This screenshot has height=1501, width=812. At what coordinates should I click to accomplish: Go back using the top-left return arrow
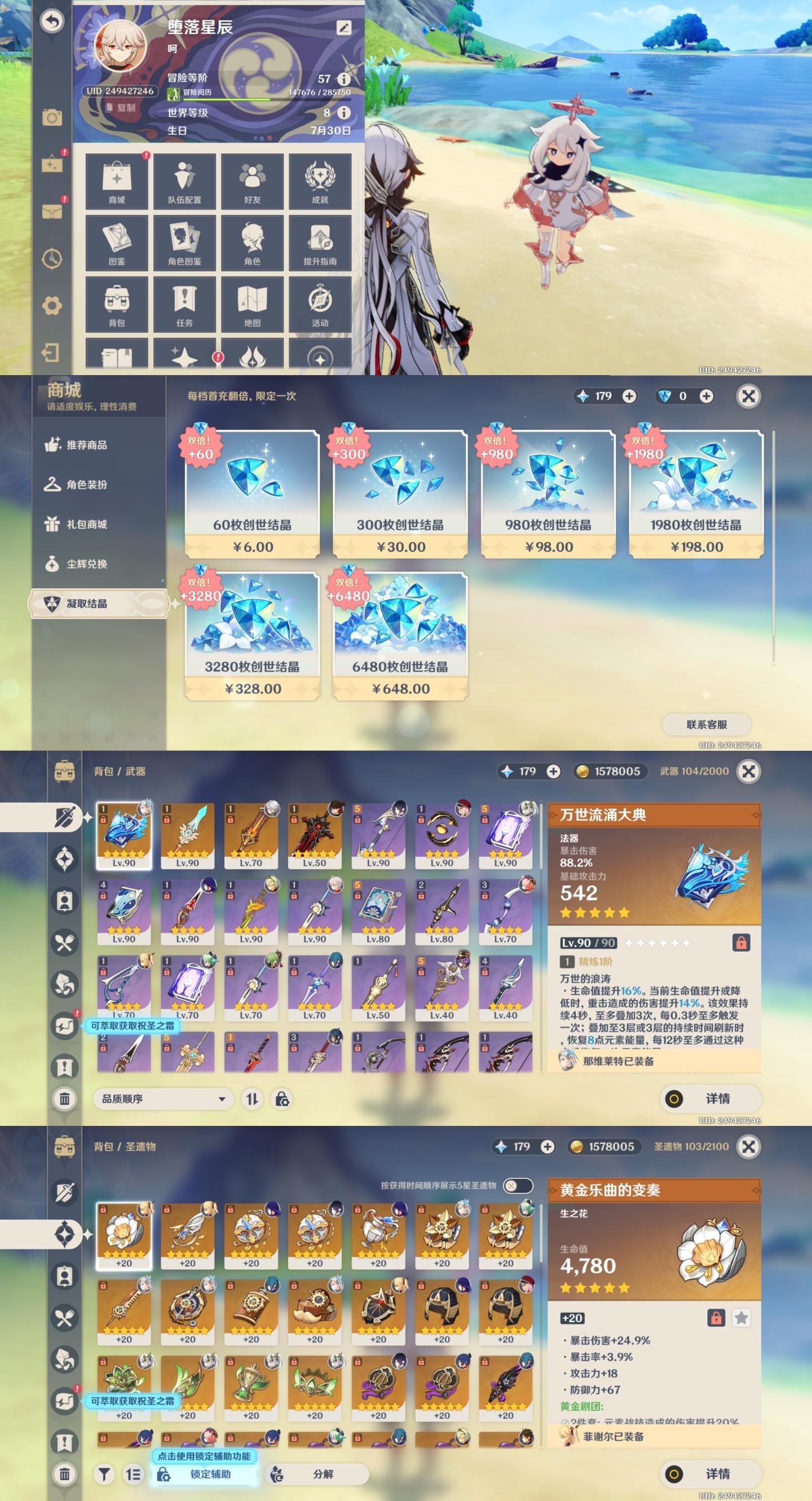tap(52, 21)
